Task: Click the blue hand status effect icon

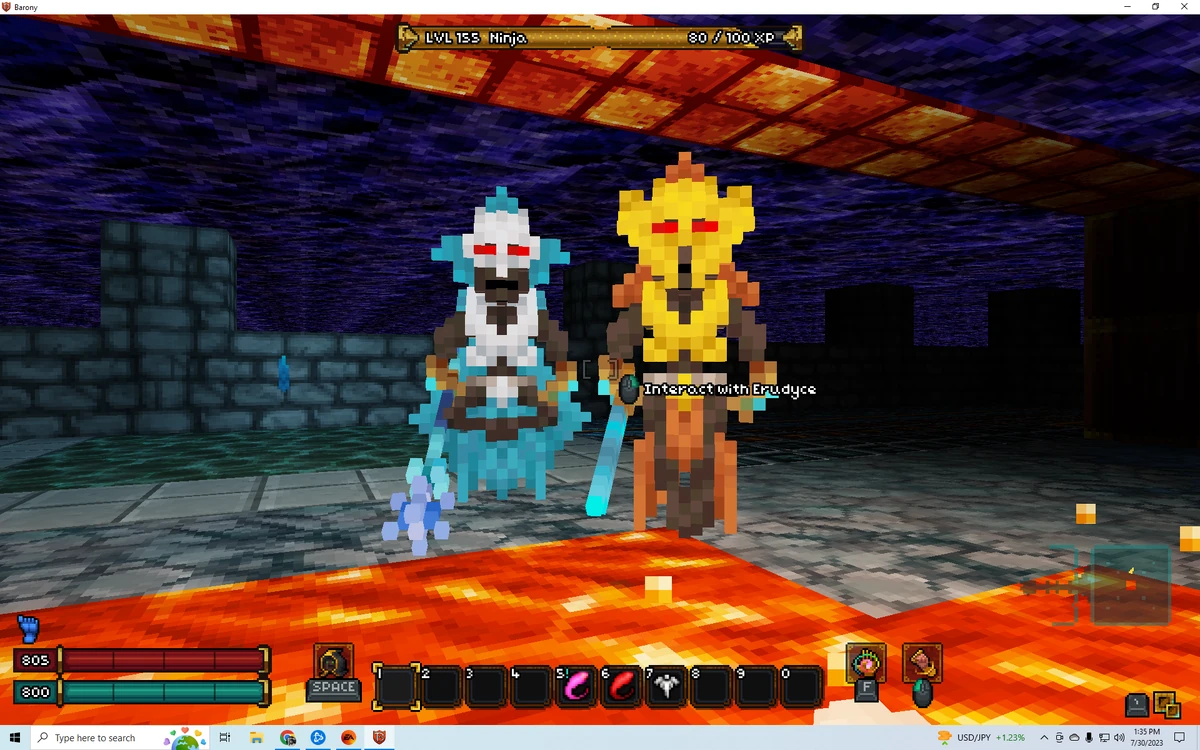Action: point(28,629)
